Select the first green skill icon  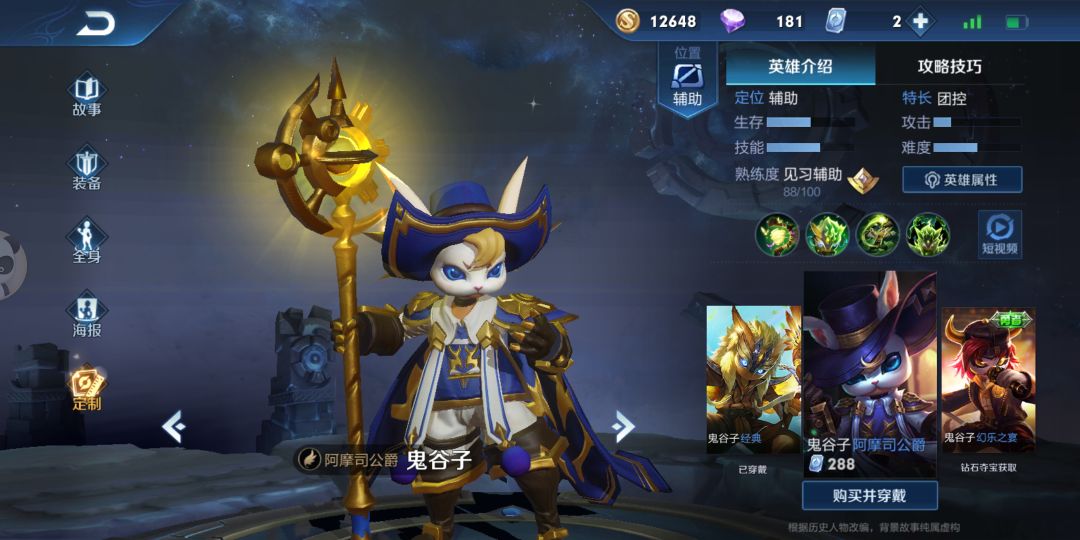776,235
